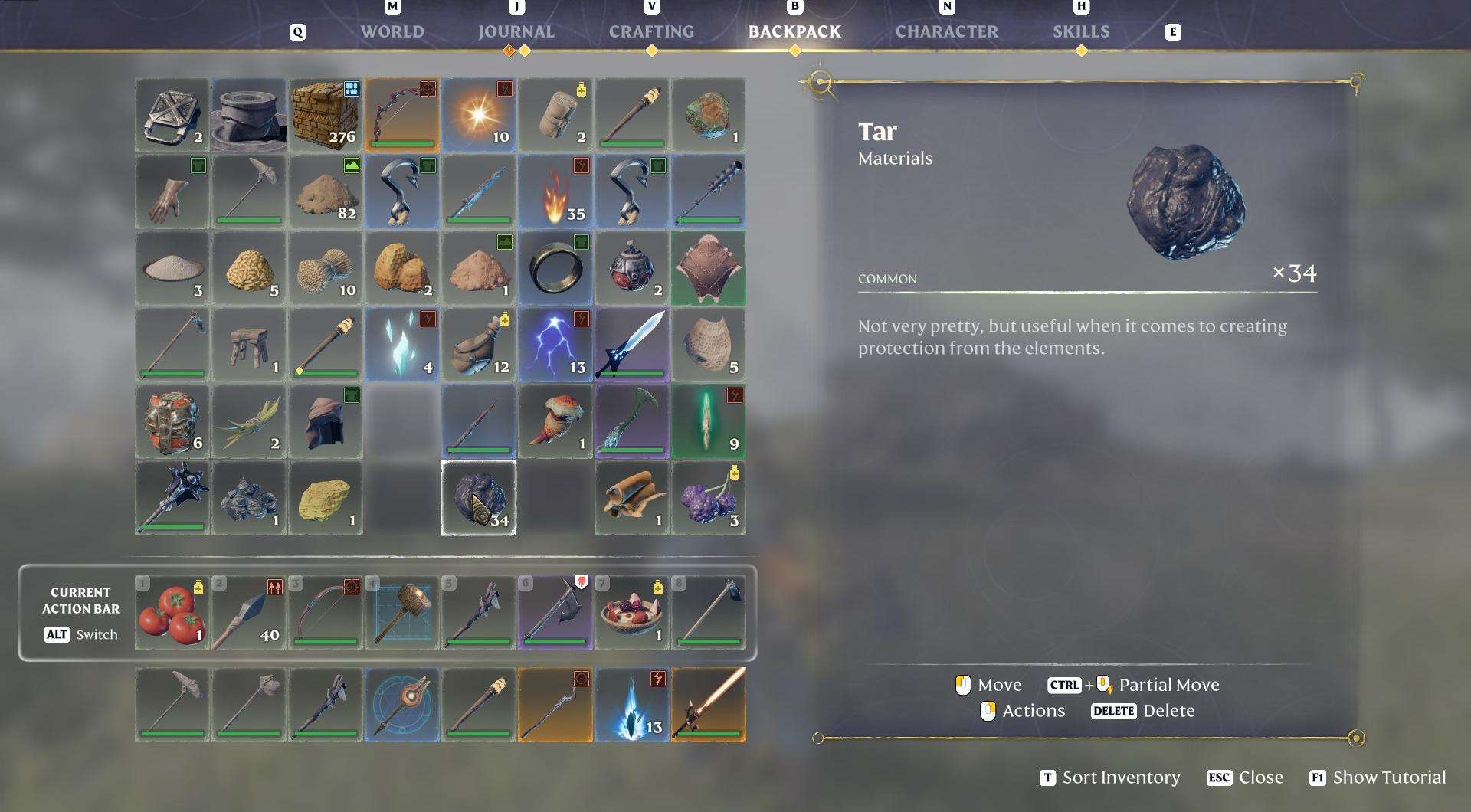Close the backpack screen
This screenshot has height=812, width=1471.
1245,778
